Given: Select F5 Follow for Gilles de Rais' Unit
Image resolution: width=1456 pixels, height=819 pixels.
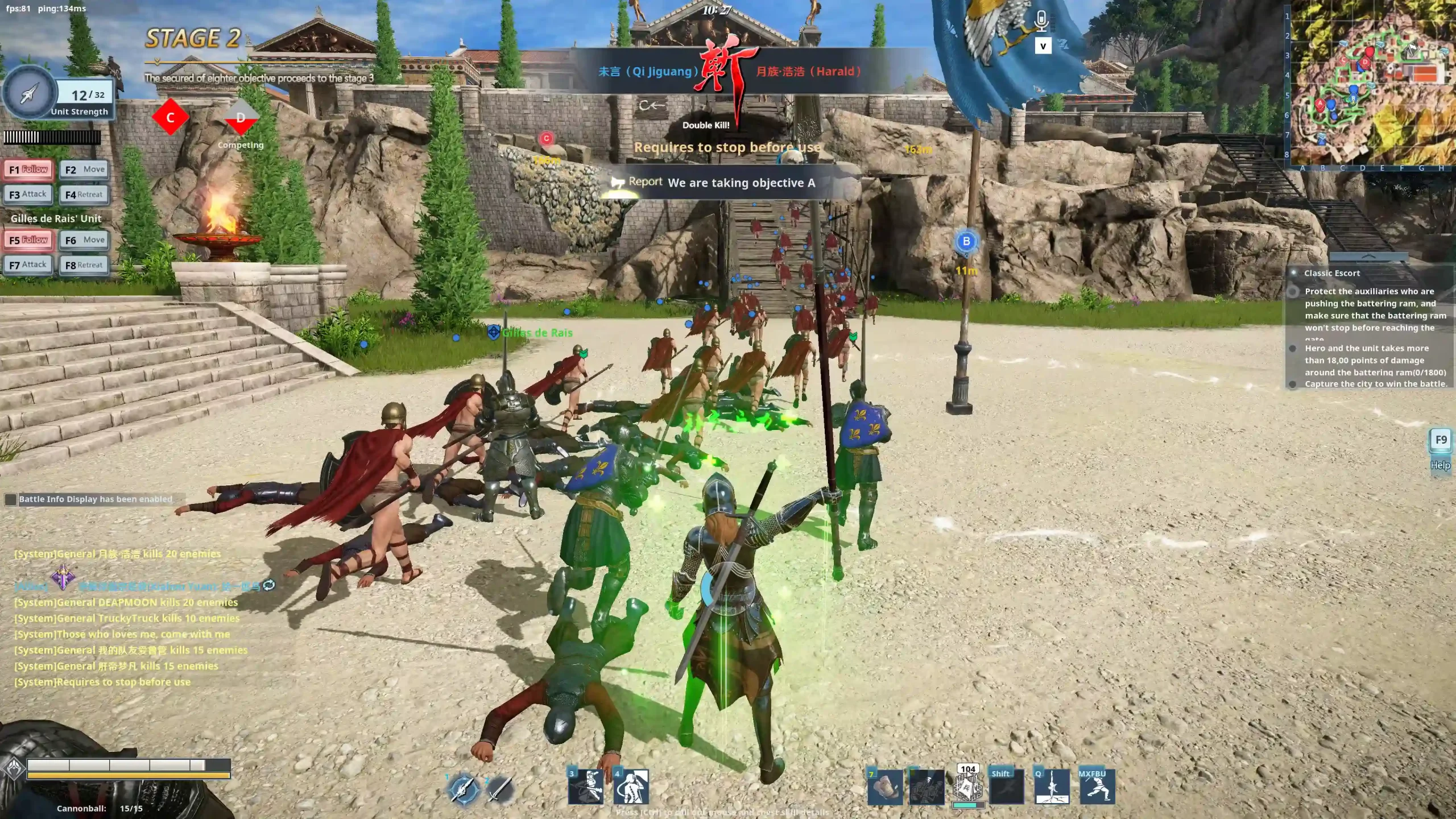Looking at the screenshot, I should 28,240.
